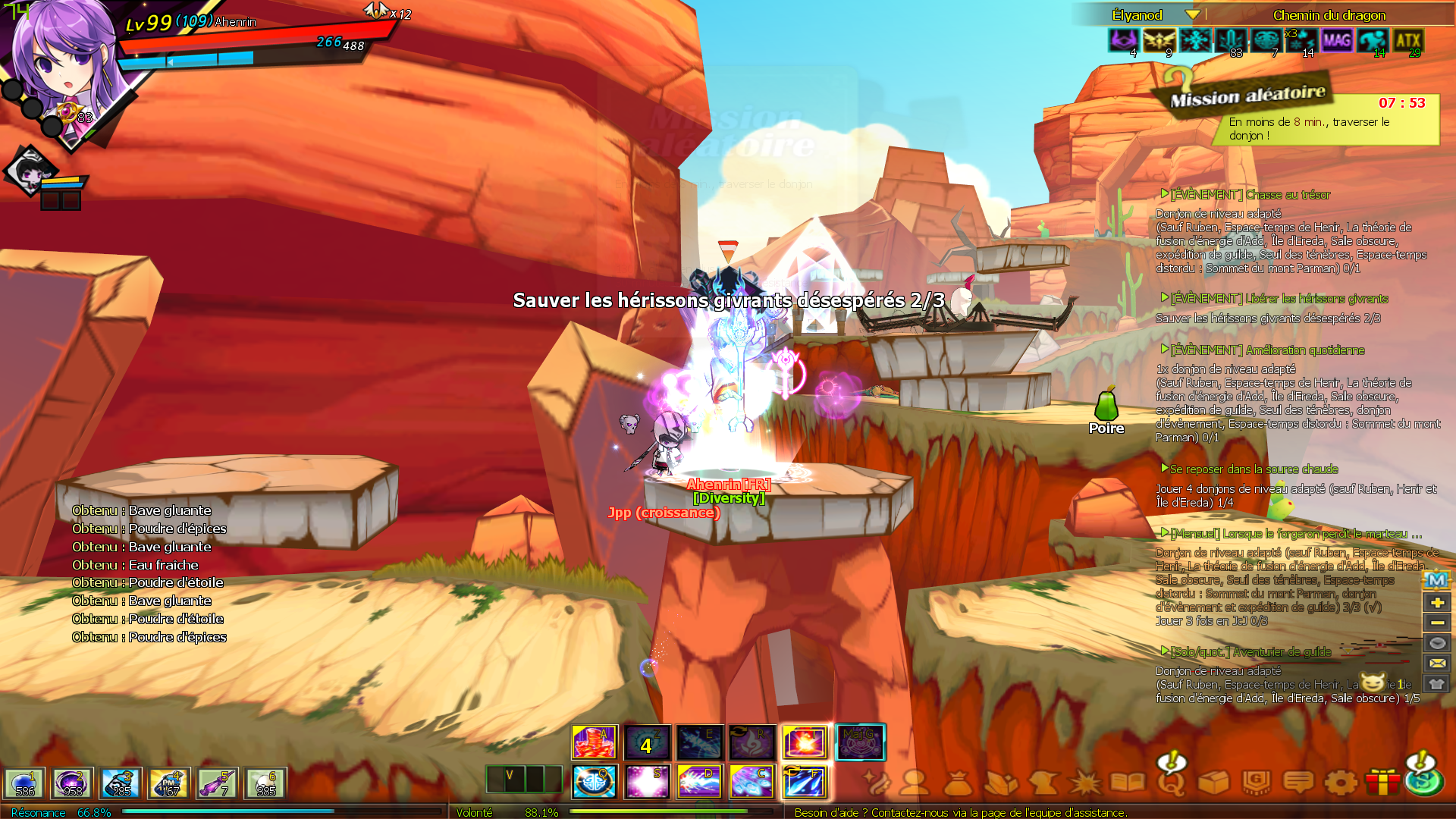The image size is (1456, 819).
Task: Open the character profile icon
Action: point(915,782)
